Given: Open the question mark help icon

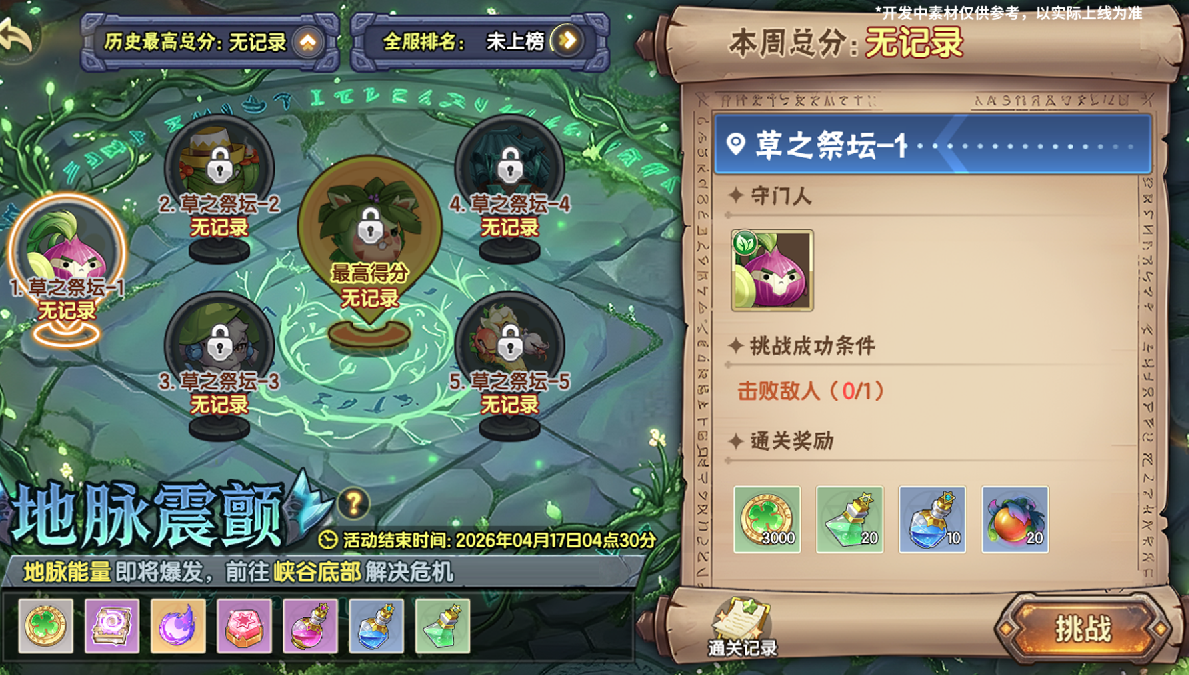Looking at the screenshot, I should point(353,503).
